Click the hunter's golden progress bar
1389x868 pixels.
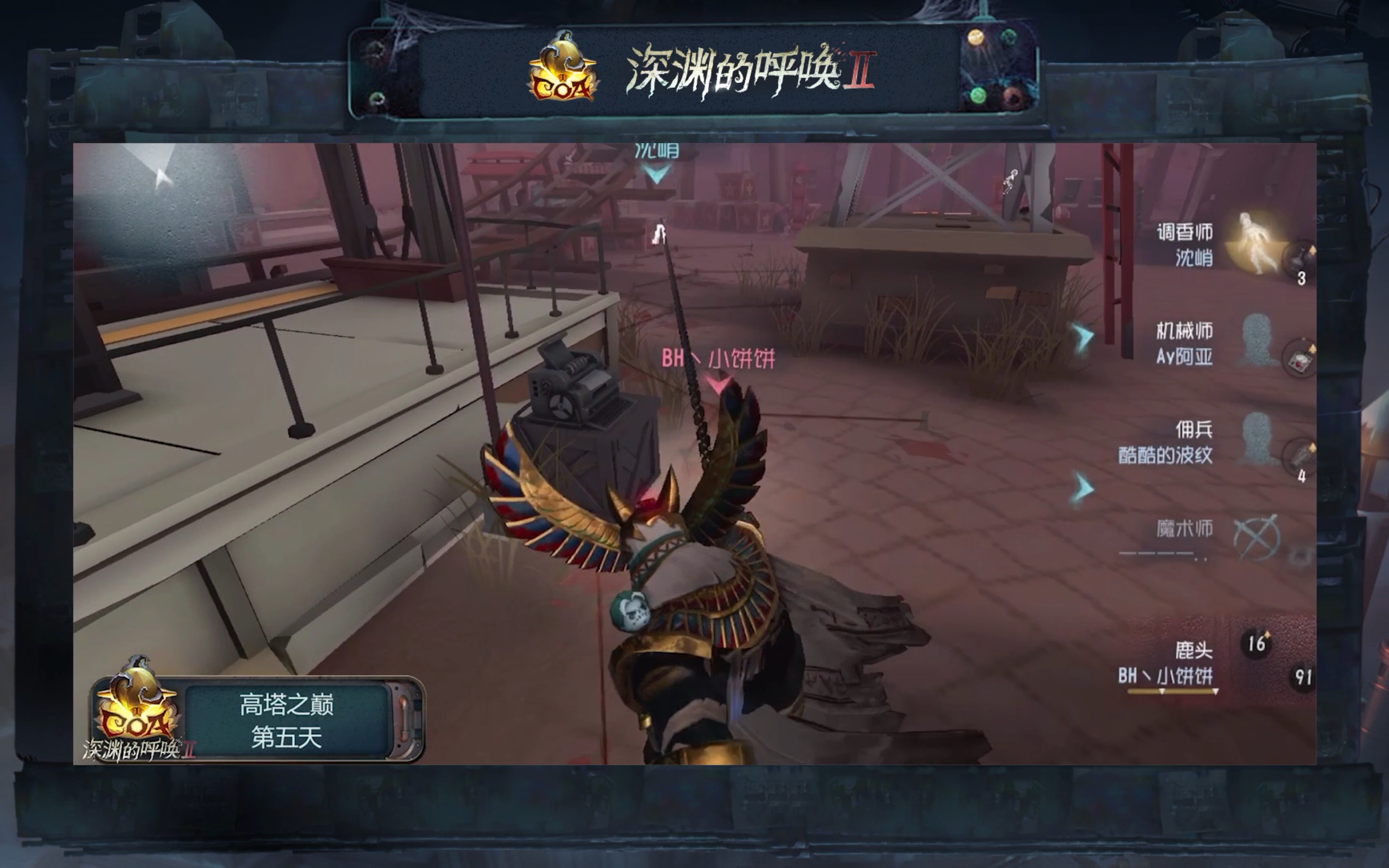1171,692
